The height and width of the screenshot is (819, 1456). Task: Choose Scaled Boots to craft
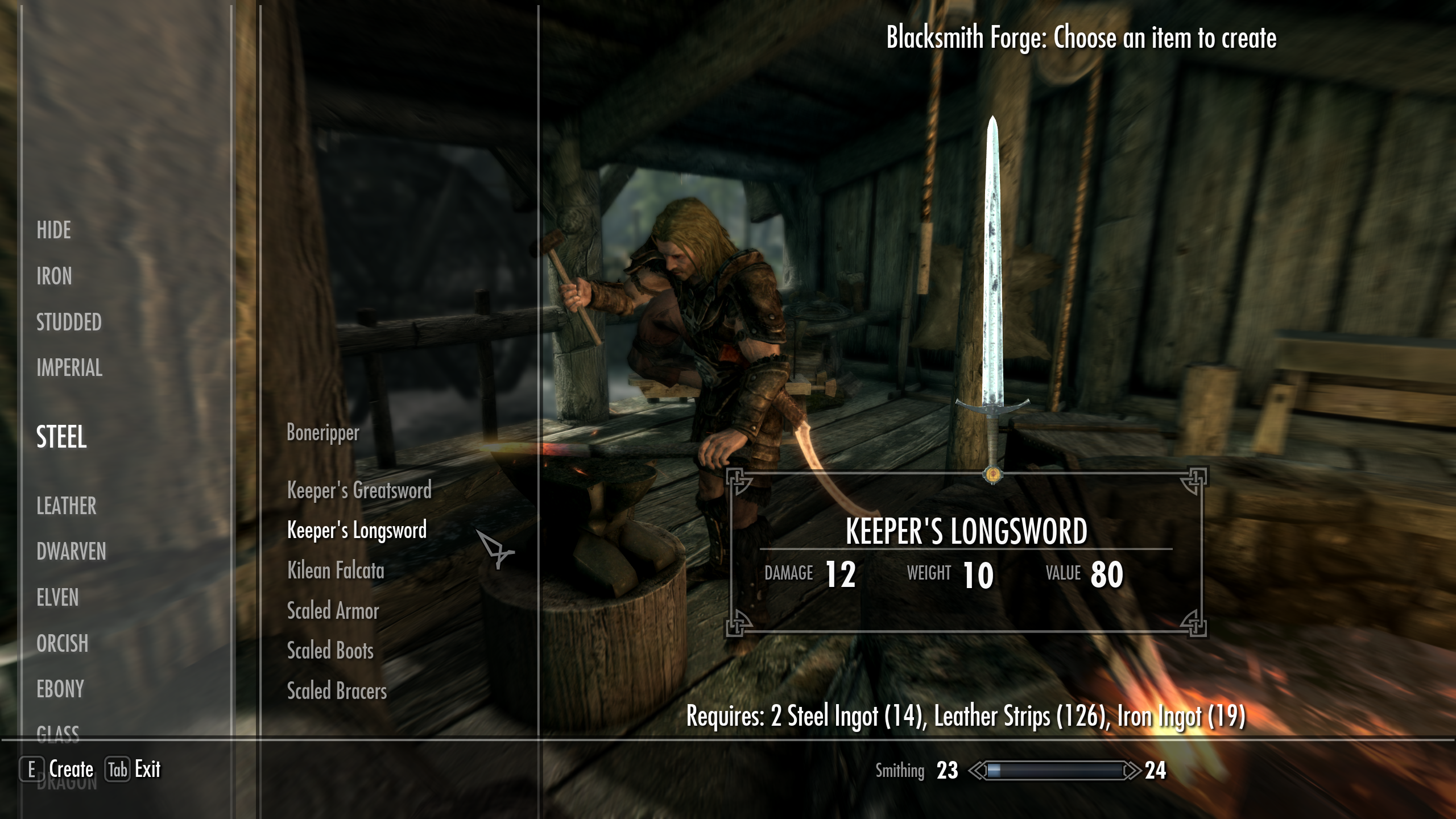(x=330, y=651)
